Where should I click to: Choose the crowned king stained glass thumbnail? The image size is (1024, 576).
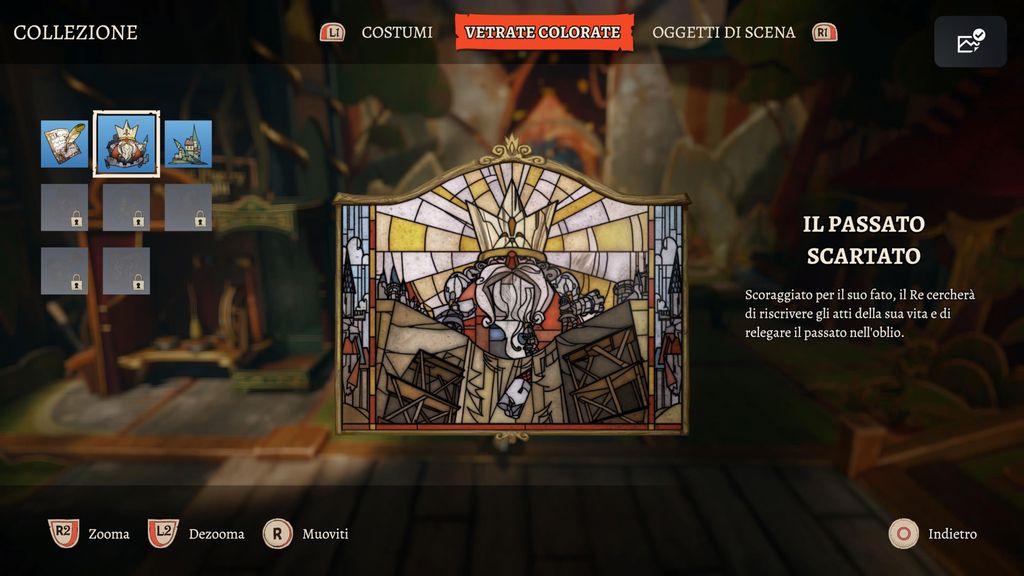point(126,144)
